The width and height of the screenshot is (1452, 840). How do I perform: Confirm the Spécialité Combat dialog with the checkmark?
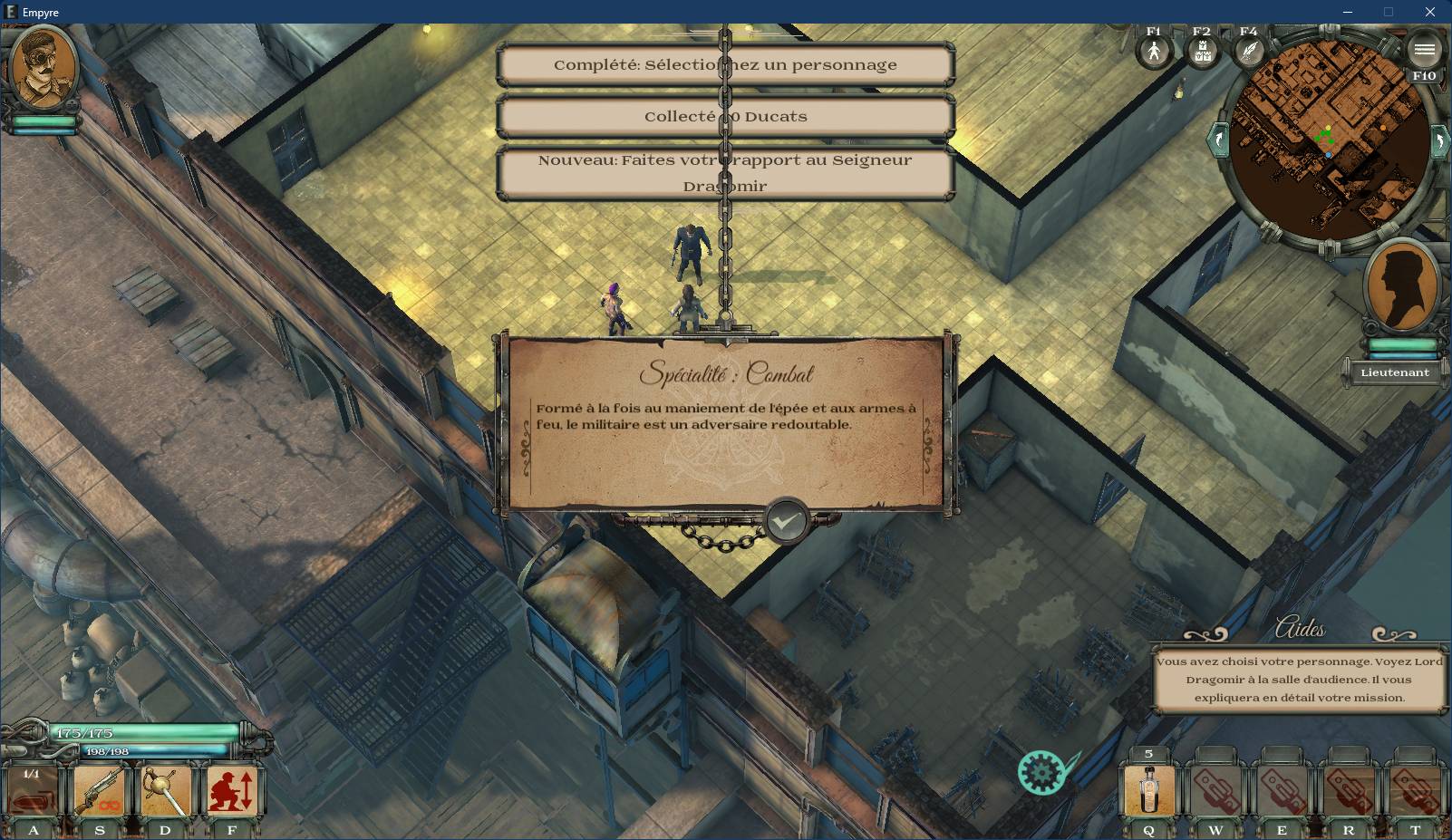coord(786,521)
